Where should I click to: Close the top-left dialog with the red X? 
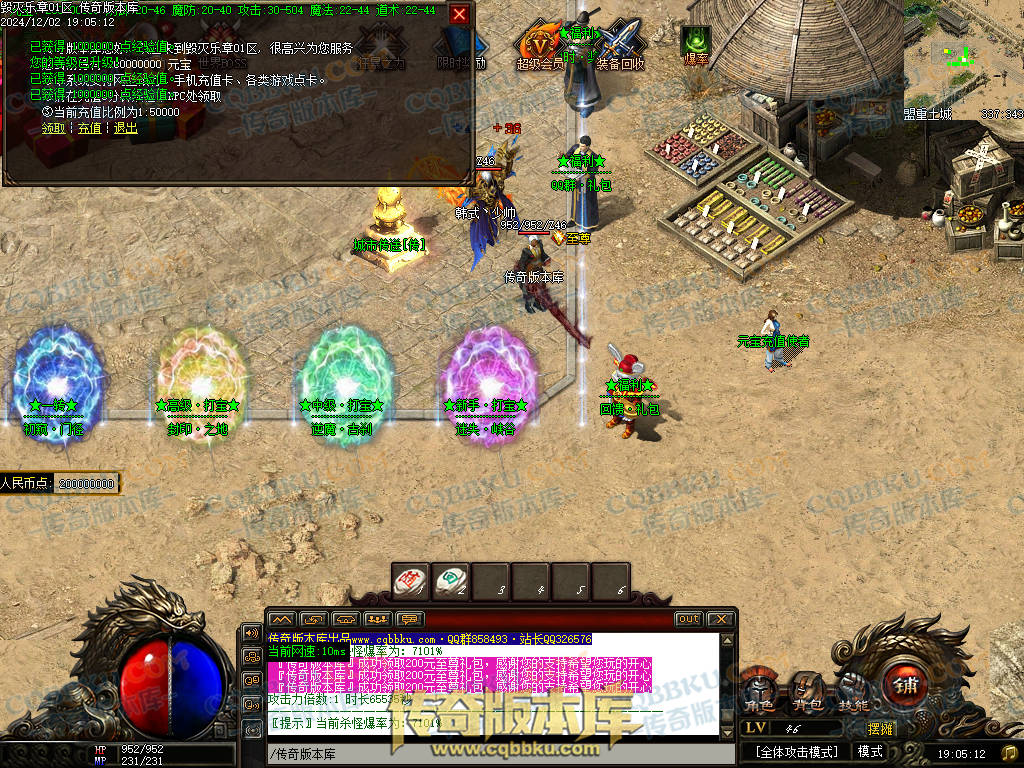click(x=459, y=14)
